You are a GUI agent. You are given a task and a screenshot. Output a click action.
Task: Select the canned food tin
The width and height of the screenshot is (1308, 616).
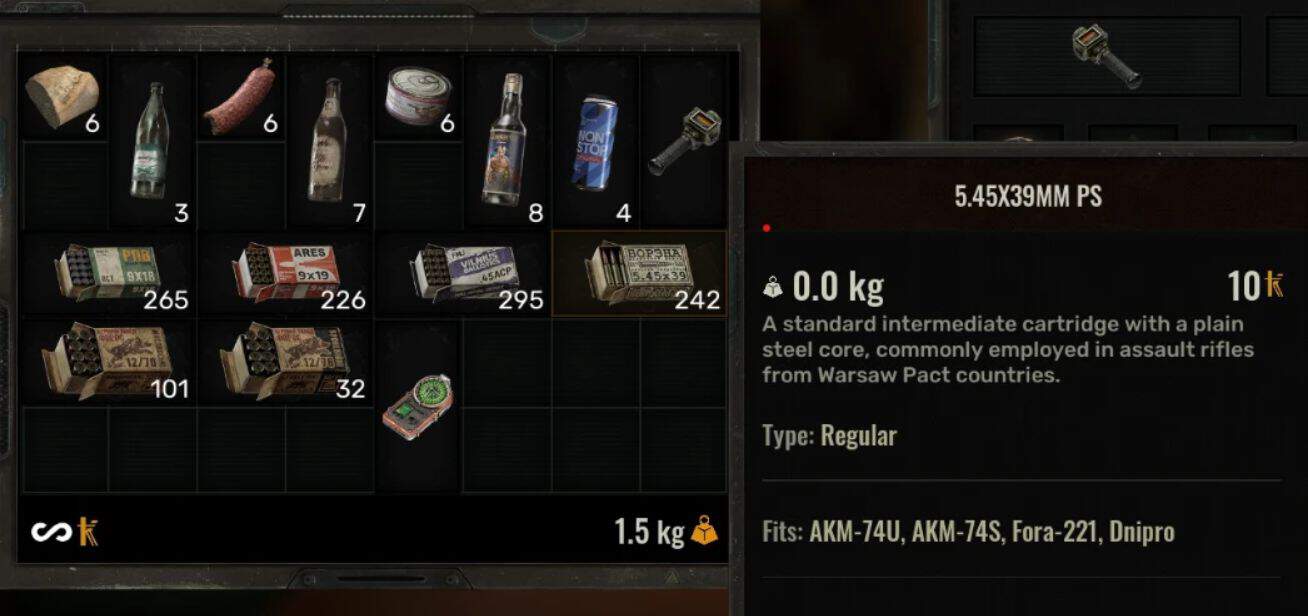point(417,98)
